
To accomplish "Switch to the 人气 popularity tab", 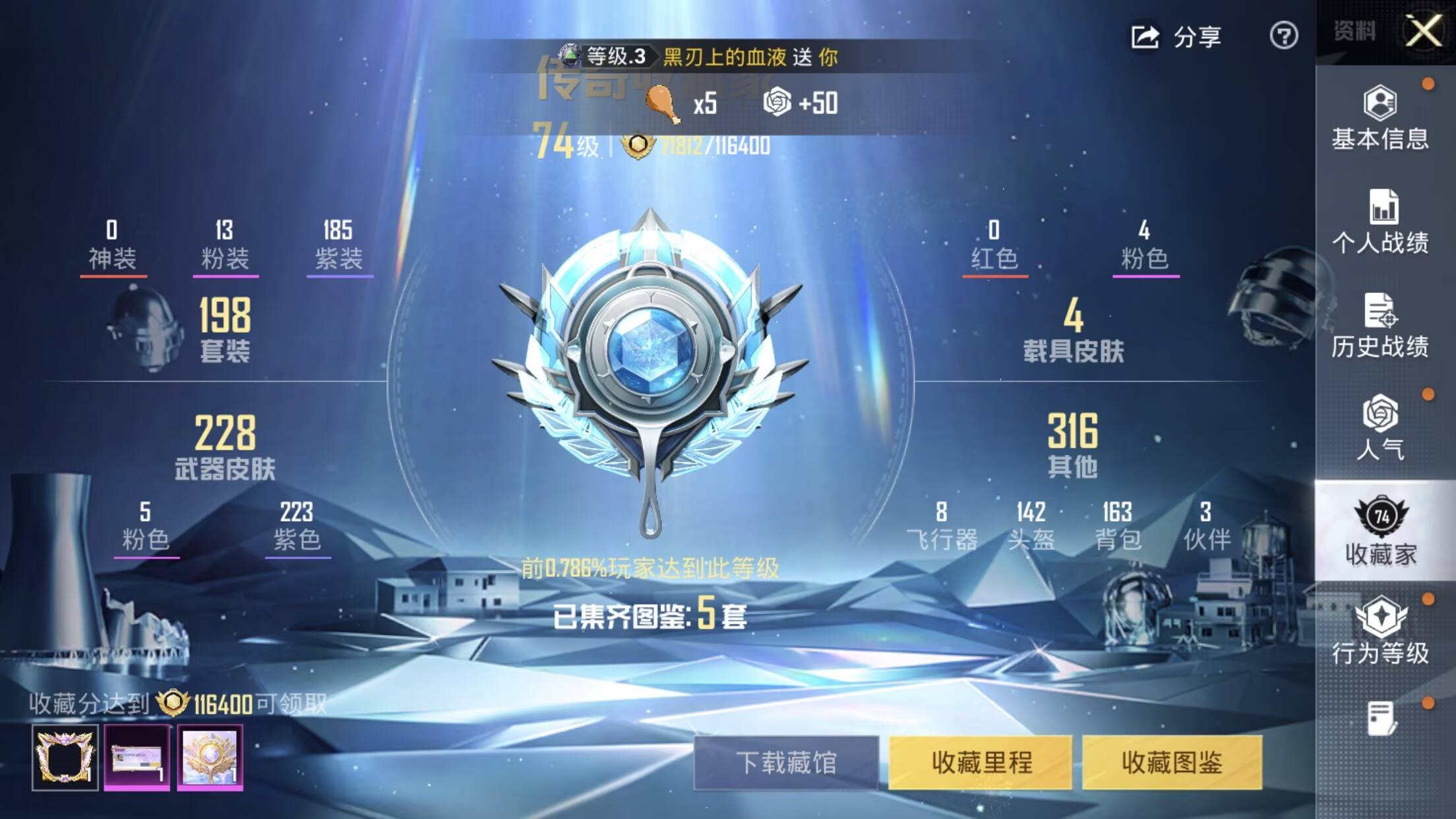I will (1380, 428).
